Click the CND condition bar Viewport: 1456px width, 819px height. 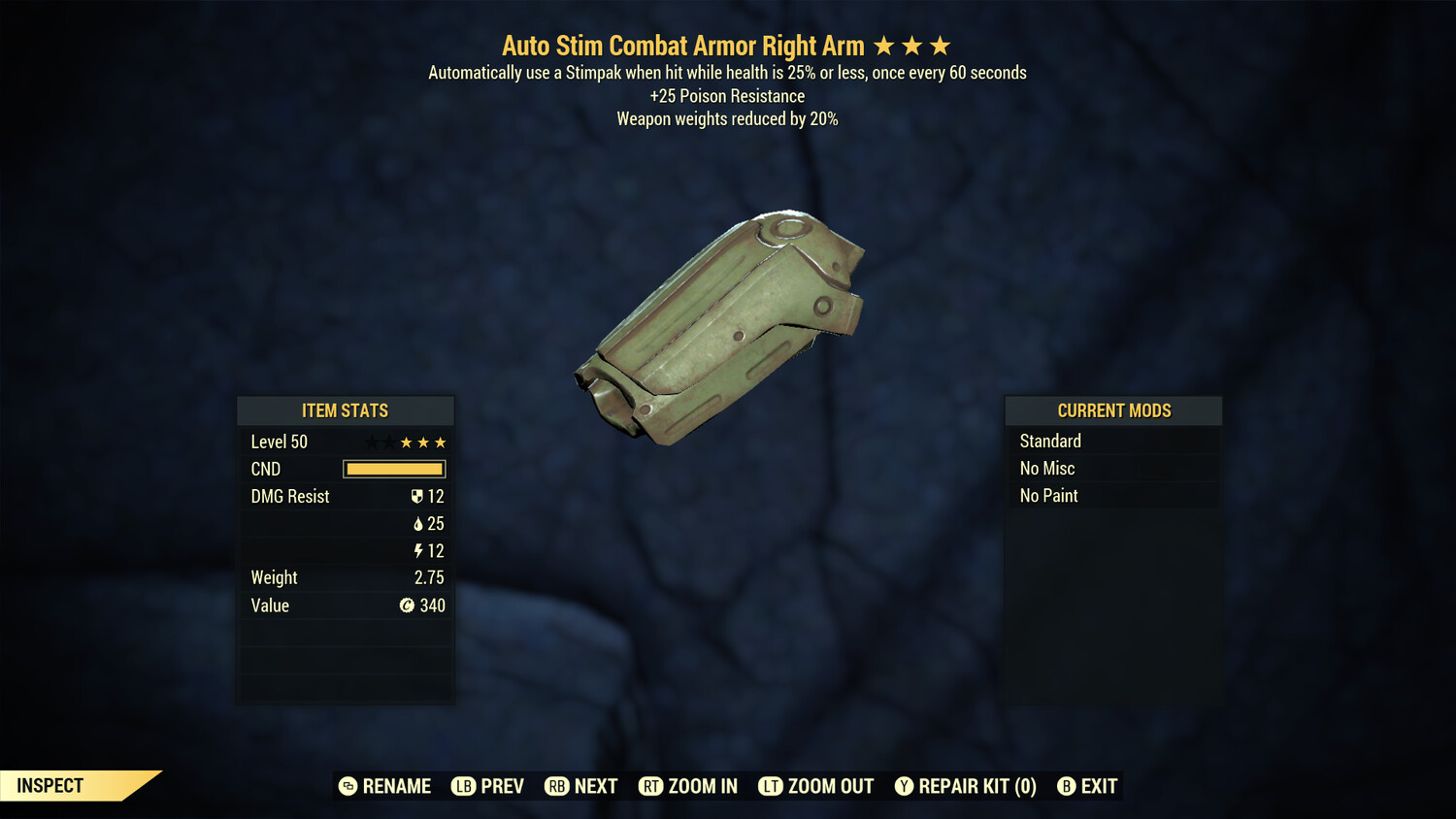pos(393,469)
